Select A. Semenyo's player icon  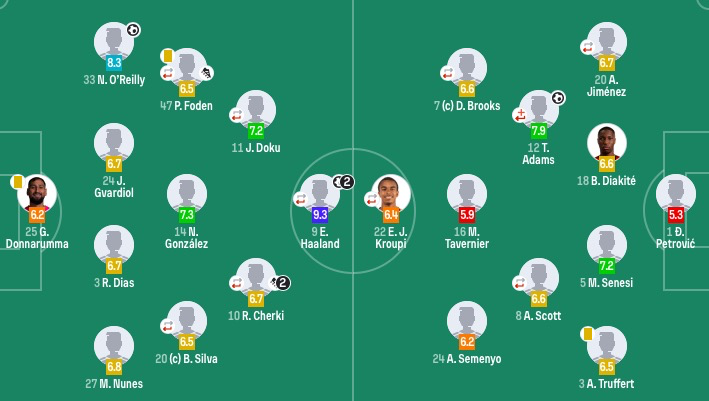pos(467,321)
